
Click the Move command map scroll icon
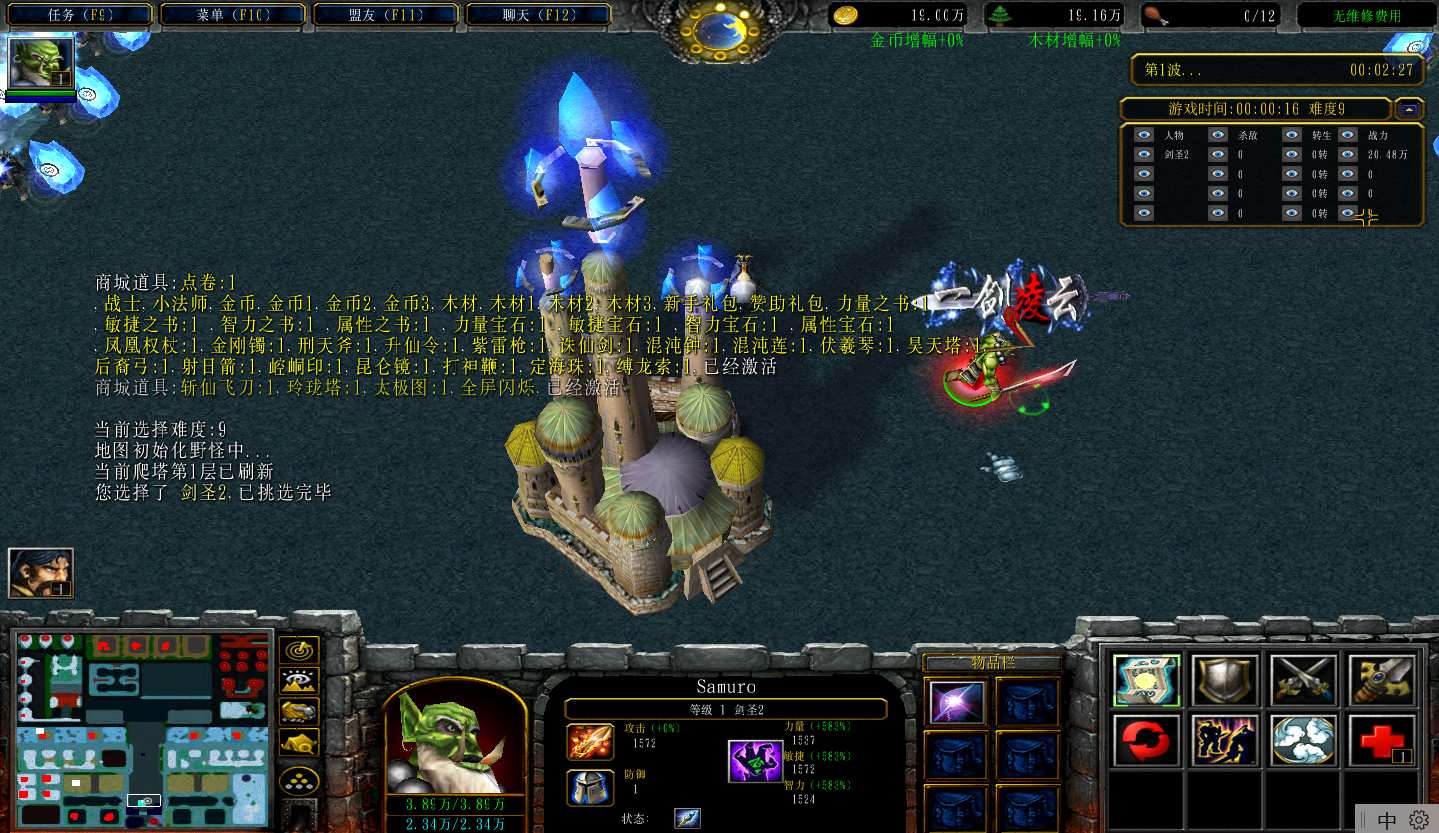(x=1146, y=680)
